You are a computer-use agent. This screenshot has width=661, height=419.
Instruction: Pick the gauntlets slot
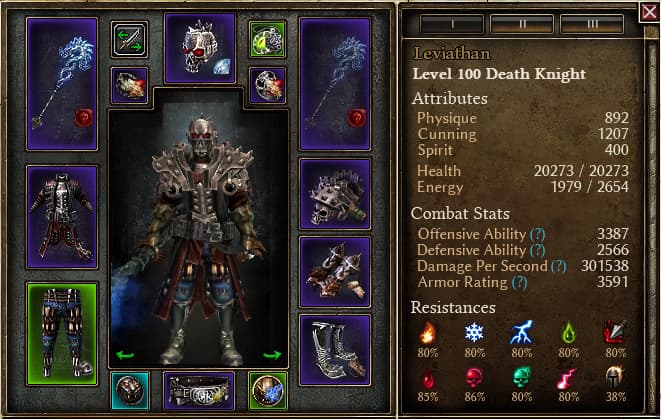335,271
